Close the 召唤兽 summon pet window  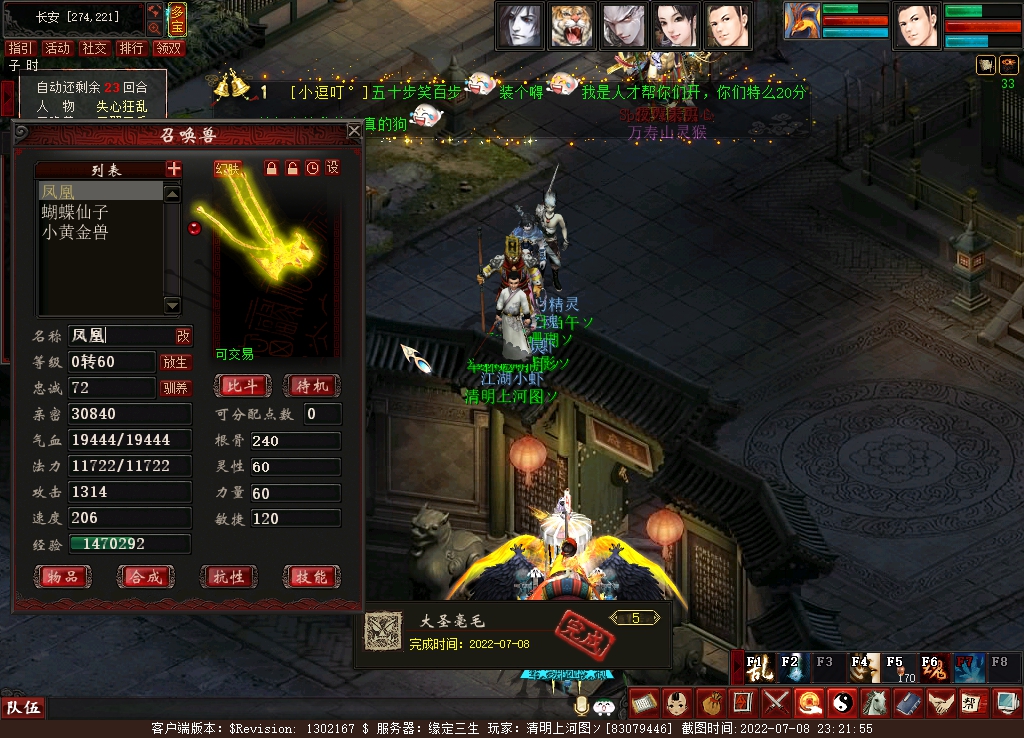tap(354, 131)
